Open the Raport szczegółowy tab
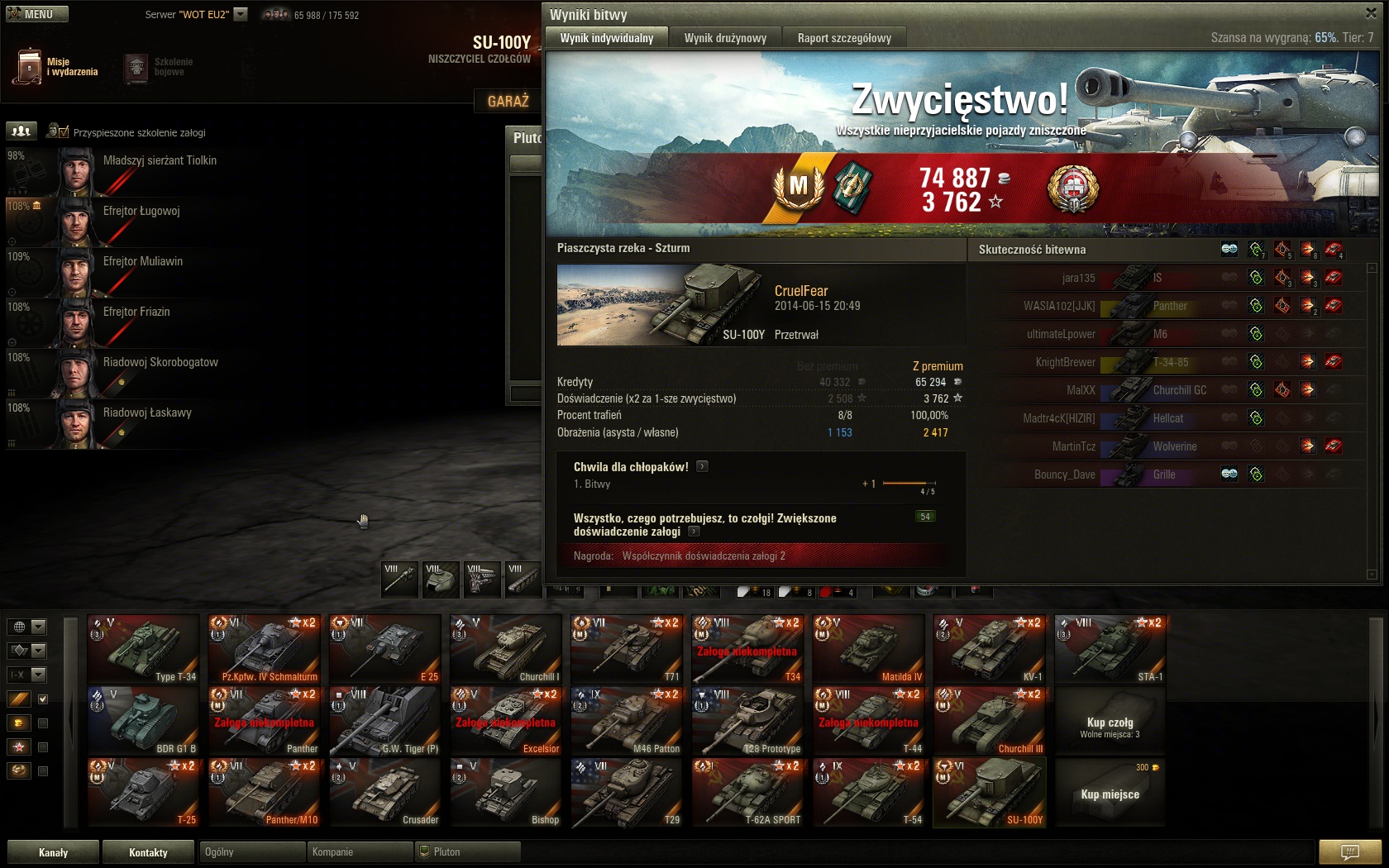1389x868 pixels. click(844, 38)
